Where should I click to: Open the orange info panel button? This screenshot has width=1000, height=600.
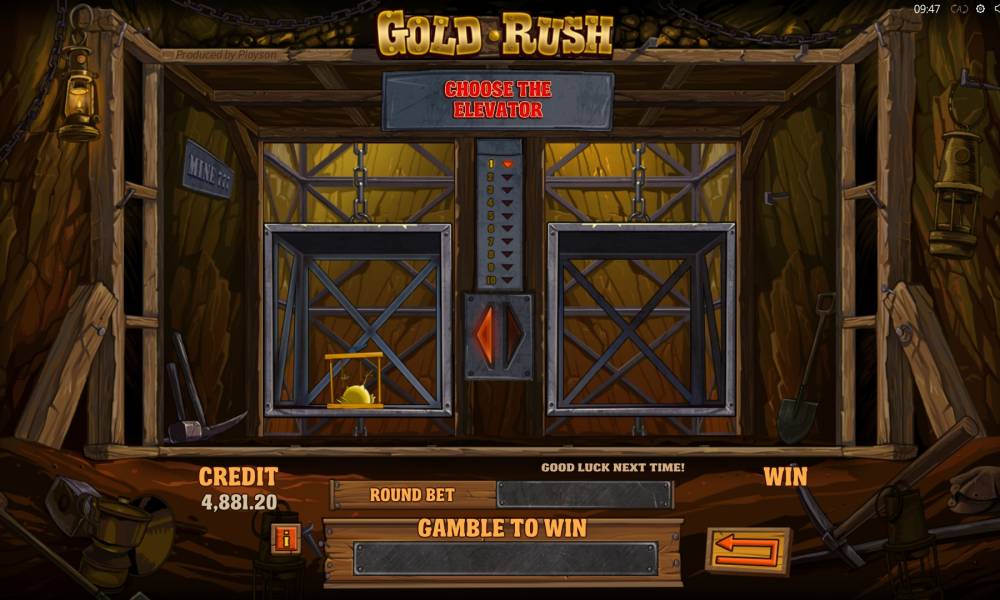[x=288, y=539]
